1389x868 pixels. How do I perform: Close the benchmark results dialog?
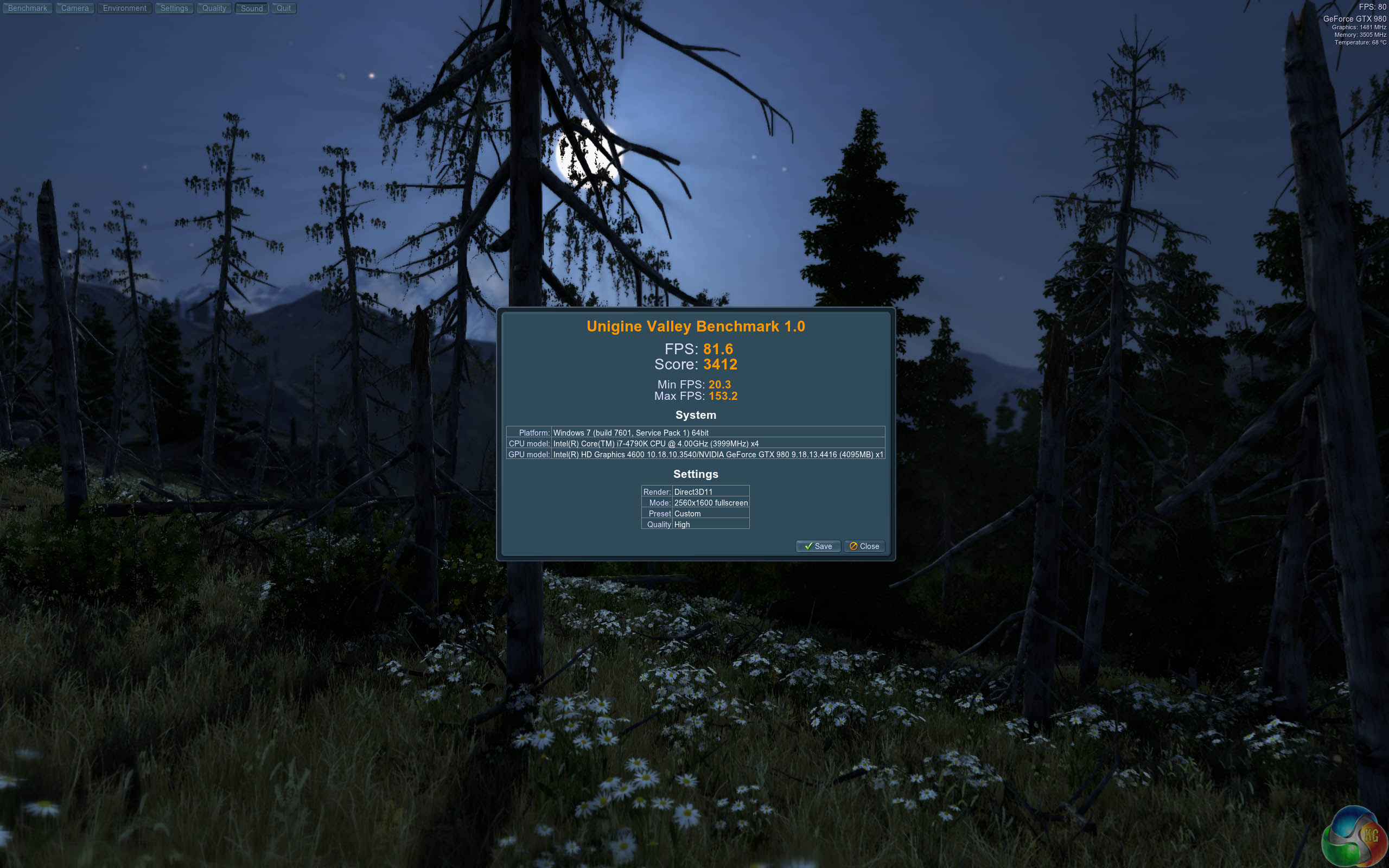(x=864, y=546)
